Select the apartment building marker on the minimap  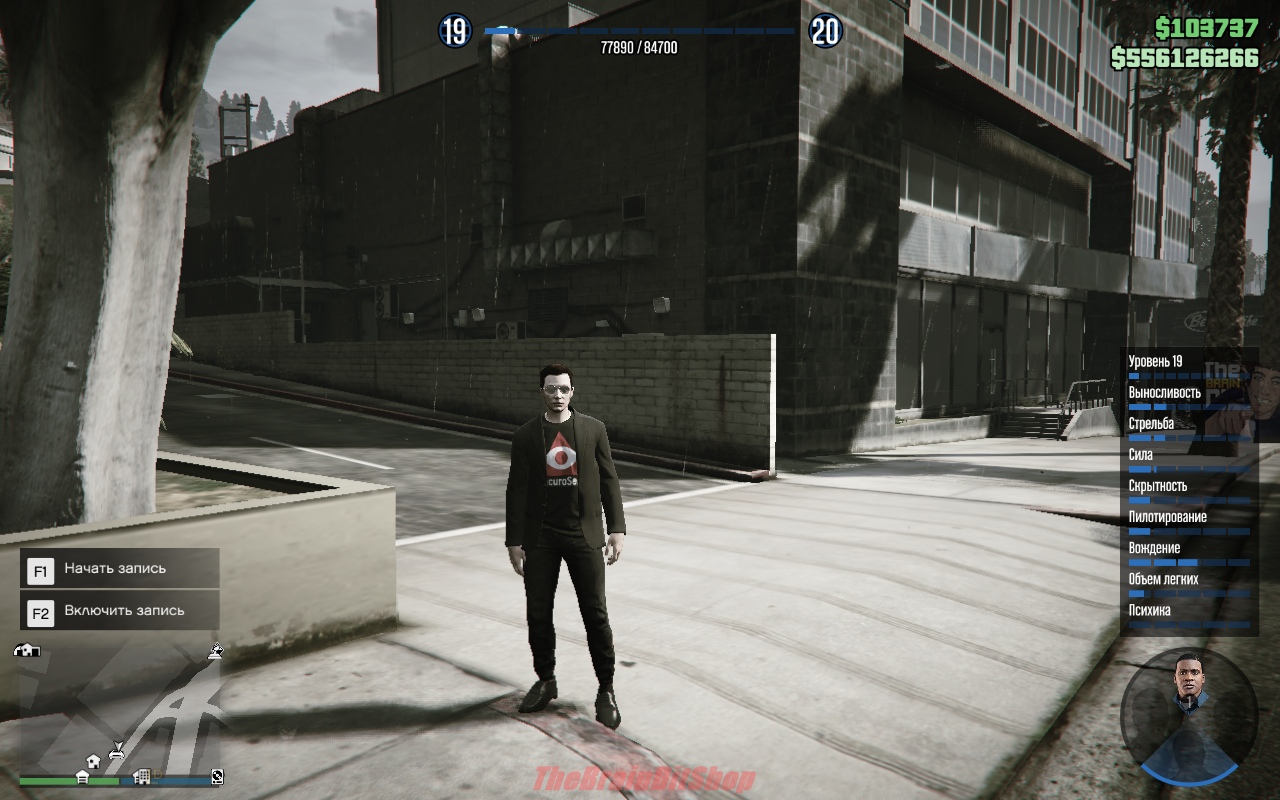coord(141,776)
